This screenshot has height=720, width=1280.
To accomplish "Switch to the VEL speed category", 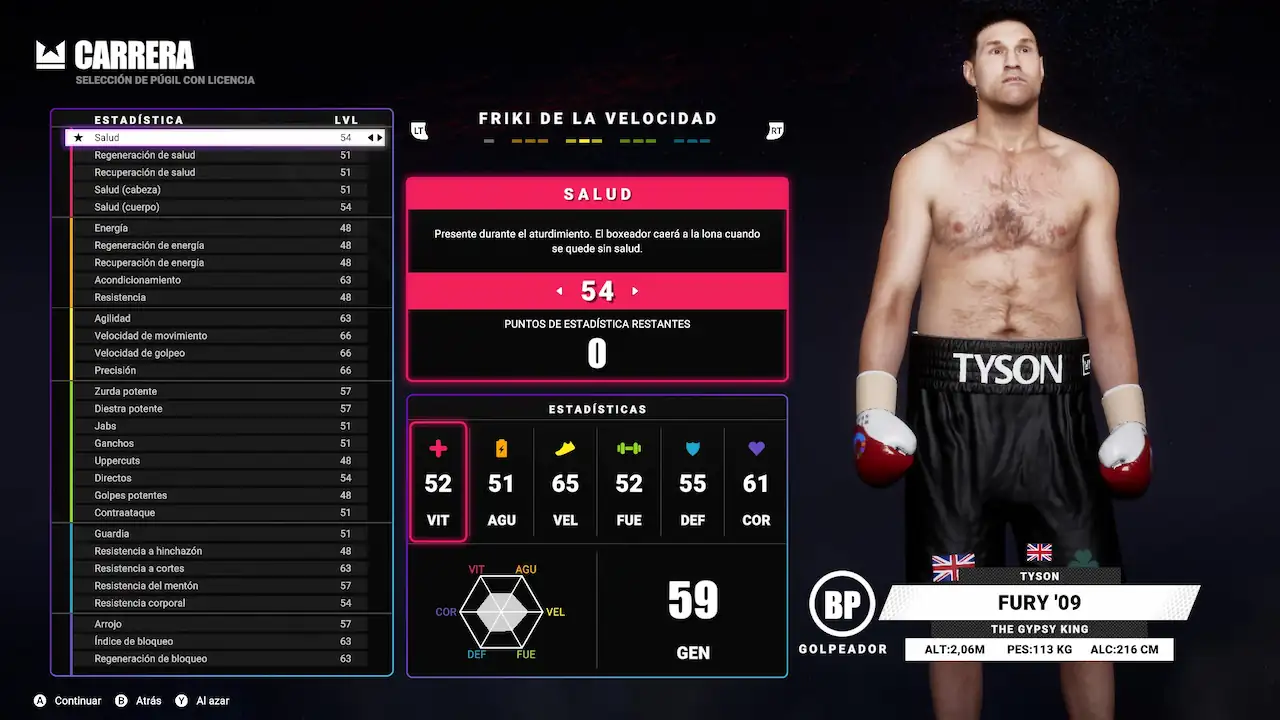I will tap(565, 482).
